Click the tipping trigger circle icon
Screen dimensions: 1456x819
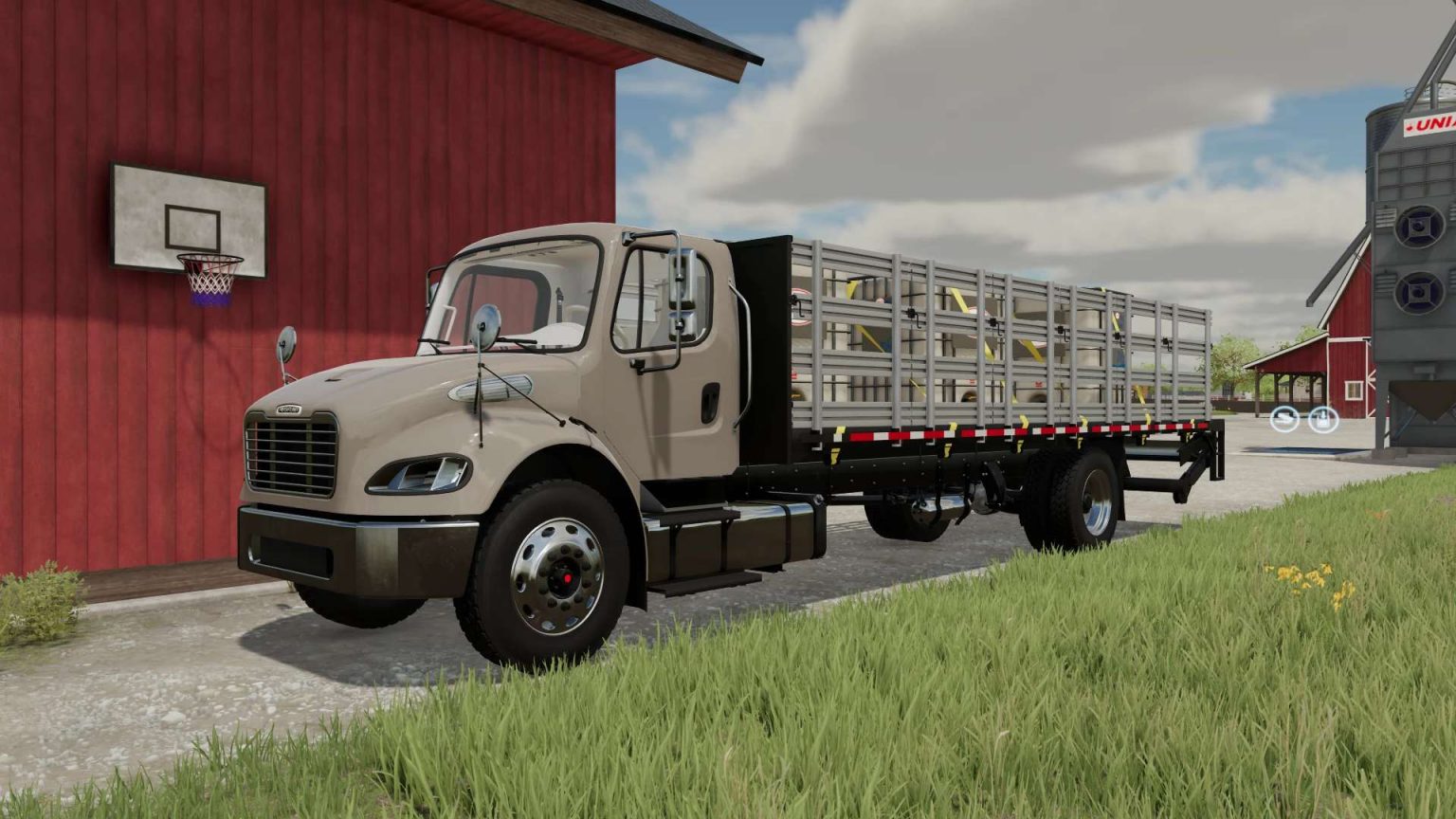coord(1284,420)
